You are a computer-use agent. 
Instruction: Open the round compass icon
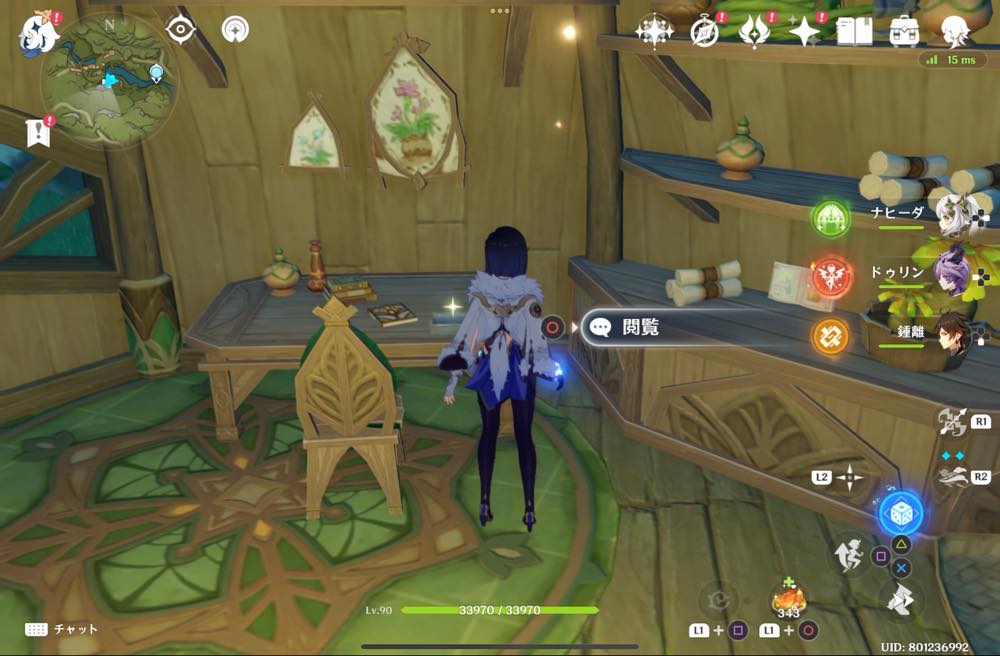pos(704,32)
